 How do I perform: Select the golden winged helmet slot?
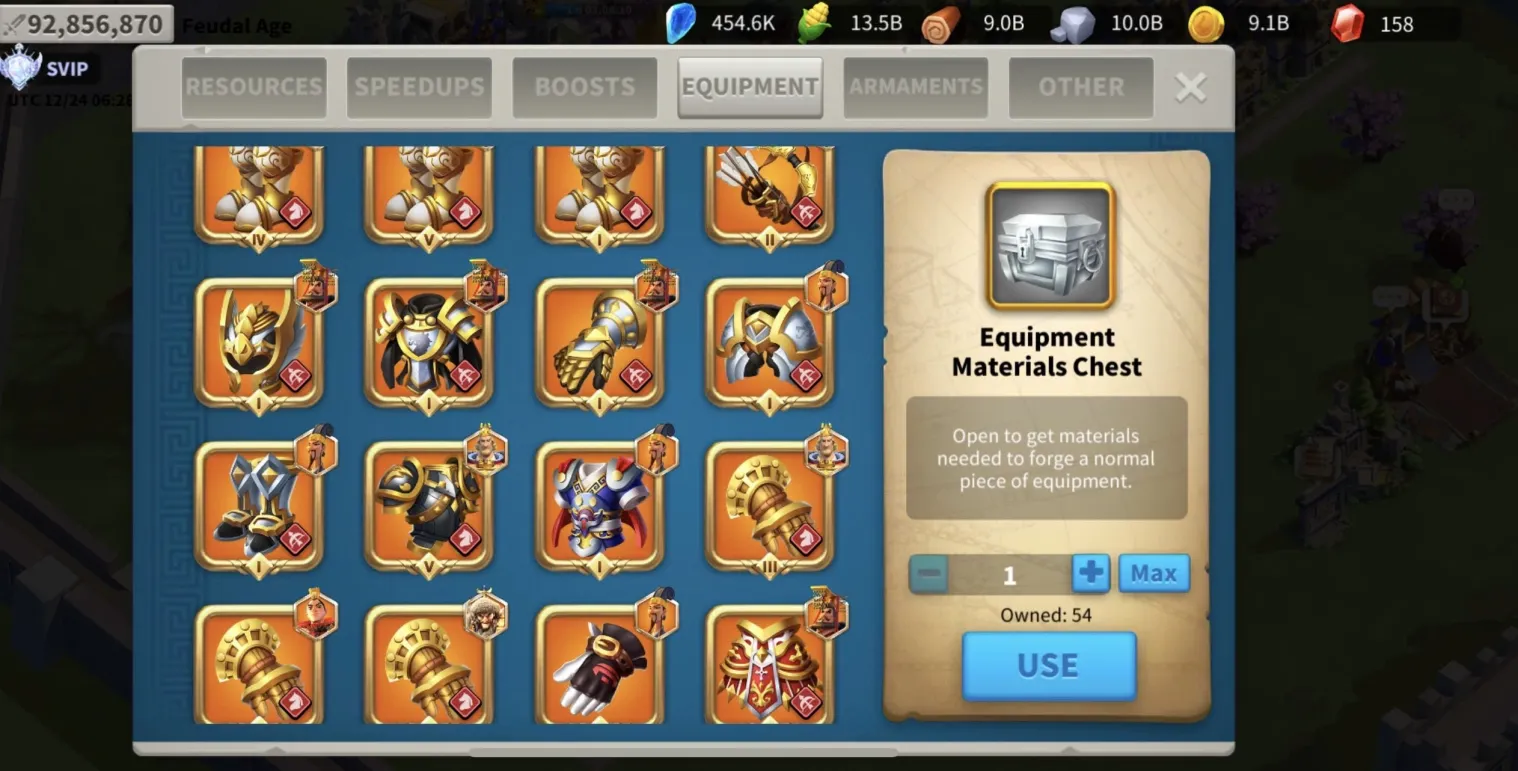pos(258,343)
